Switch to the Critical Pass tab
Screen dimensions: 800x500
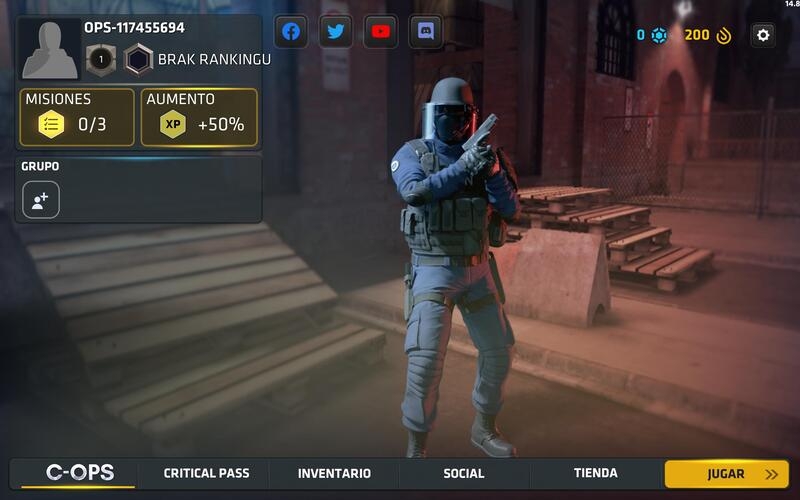(207, 473)
